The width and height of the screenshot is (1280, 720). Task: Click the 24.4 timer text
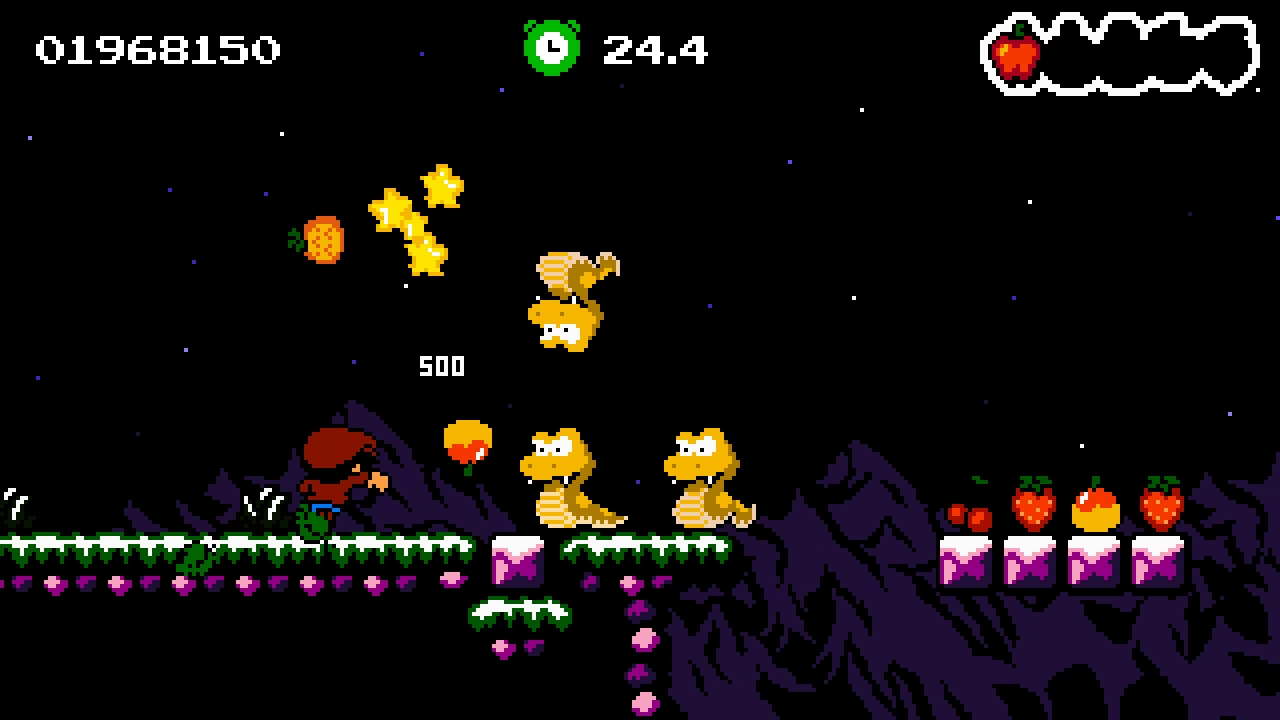pos(655,48)
